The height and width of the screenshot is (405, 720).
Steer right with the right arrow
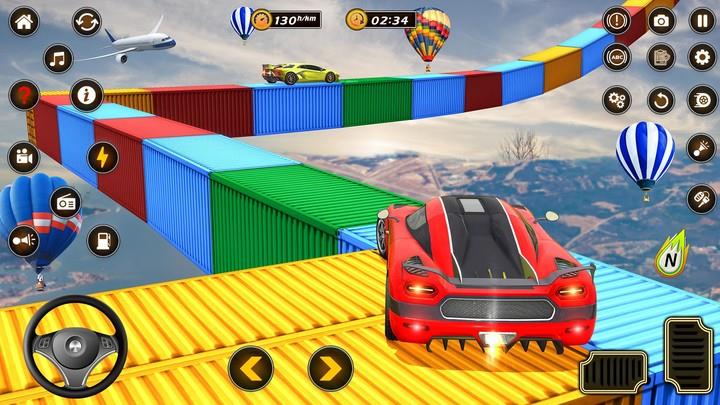[x=330, y=368]
